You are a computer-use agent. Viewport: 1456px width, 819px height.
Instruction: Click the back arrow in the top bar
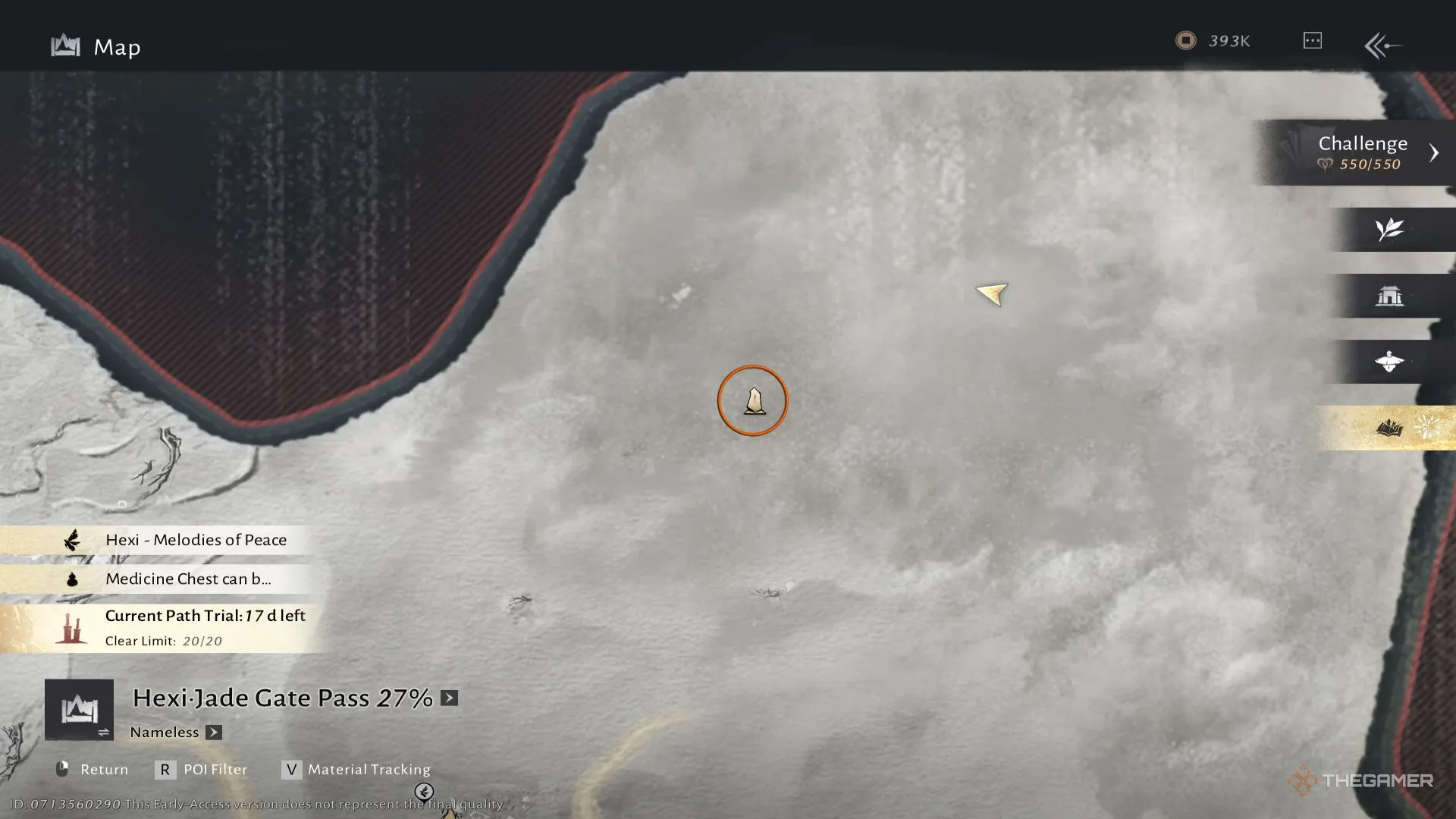[x=1382, y=45]
